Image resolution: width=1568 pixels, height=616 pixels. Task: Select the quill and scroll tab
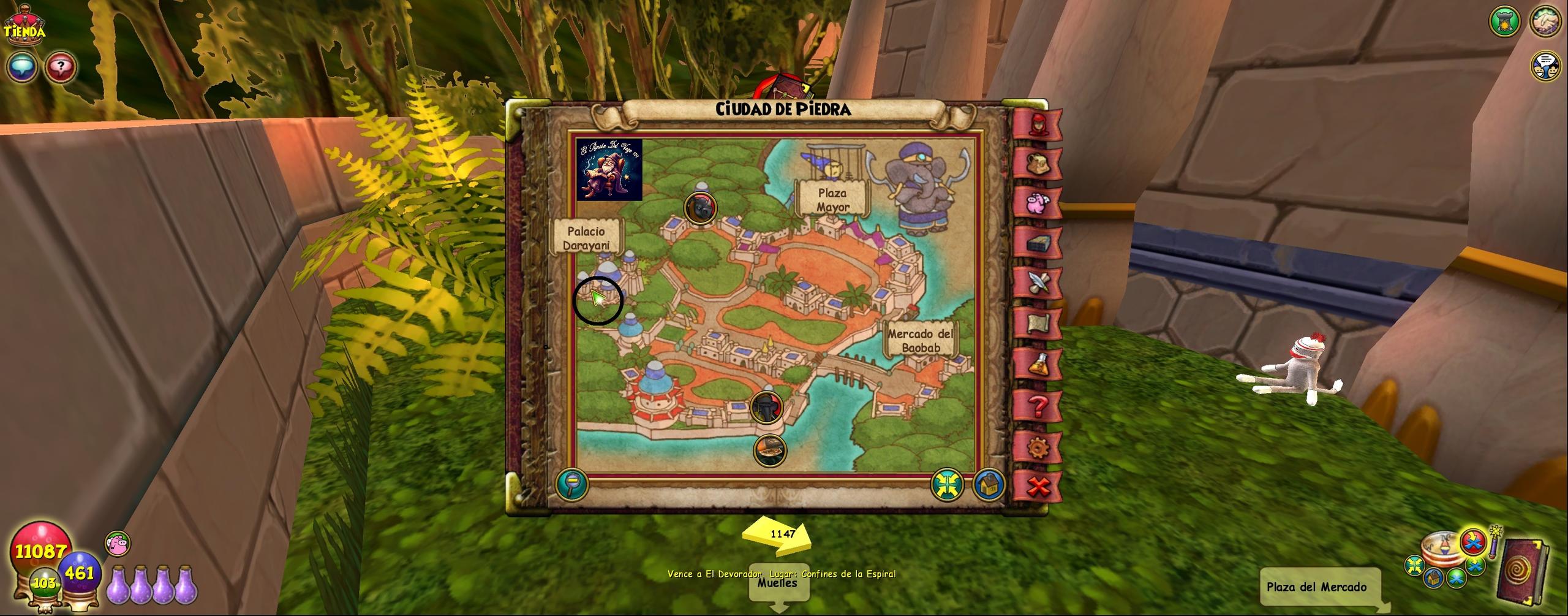point(1038,283)
